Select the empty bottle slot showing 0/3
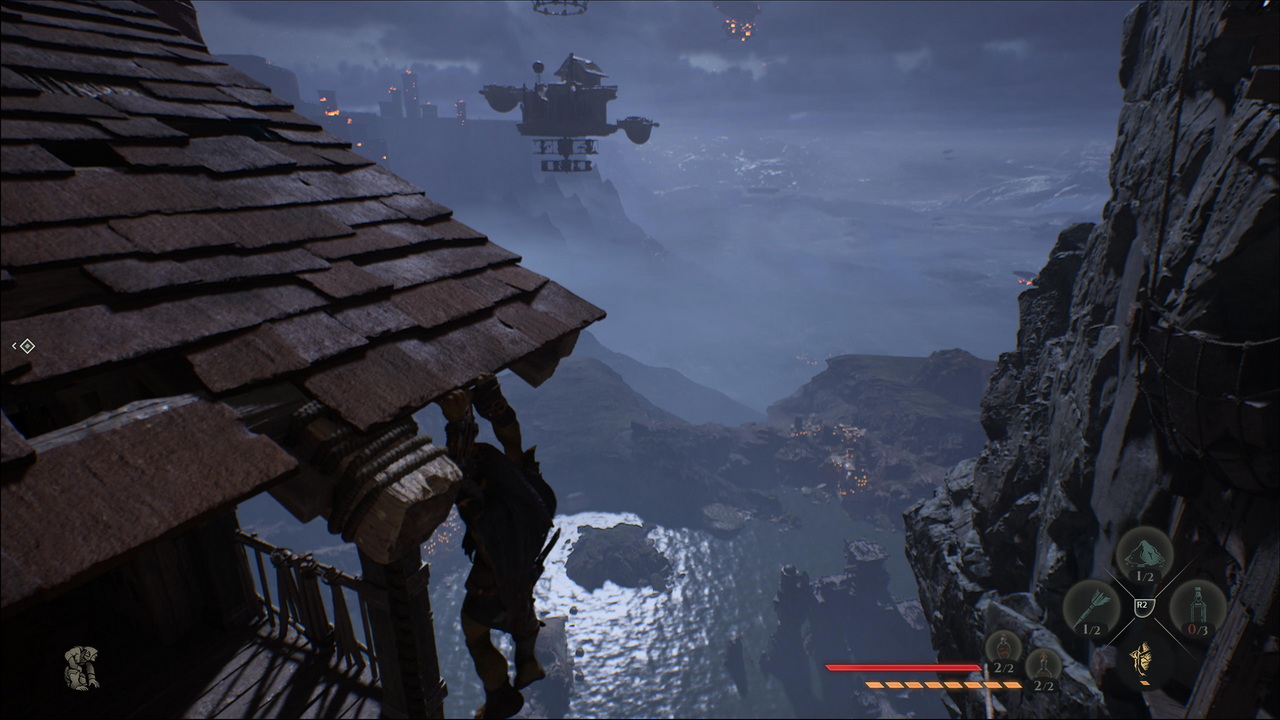Viewport: 1280px width, 720px height. (x=1196, y=606)
